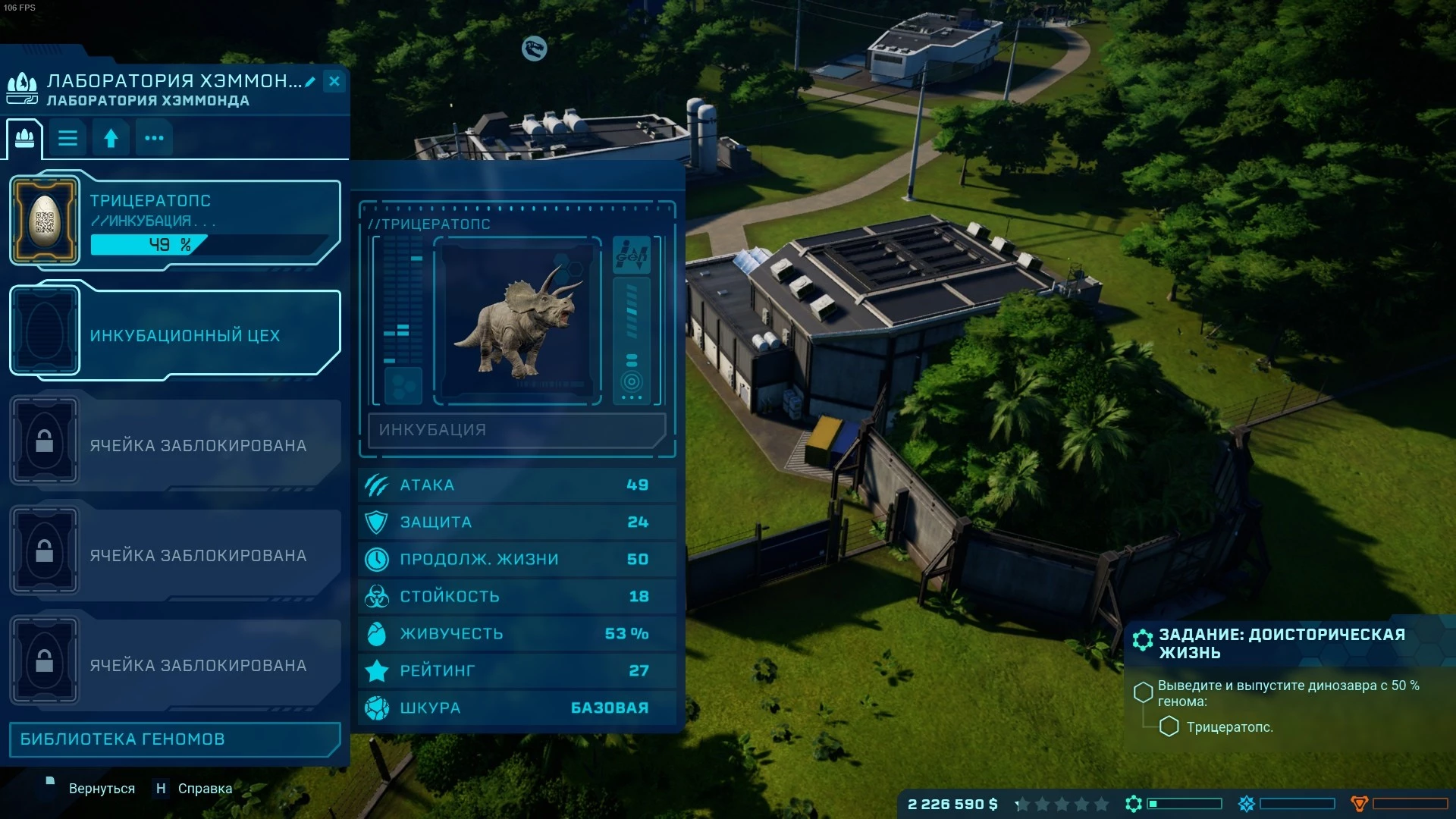Open the Библиотека геномов button

click(174, 739)
